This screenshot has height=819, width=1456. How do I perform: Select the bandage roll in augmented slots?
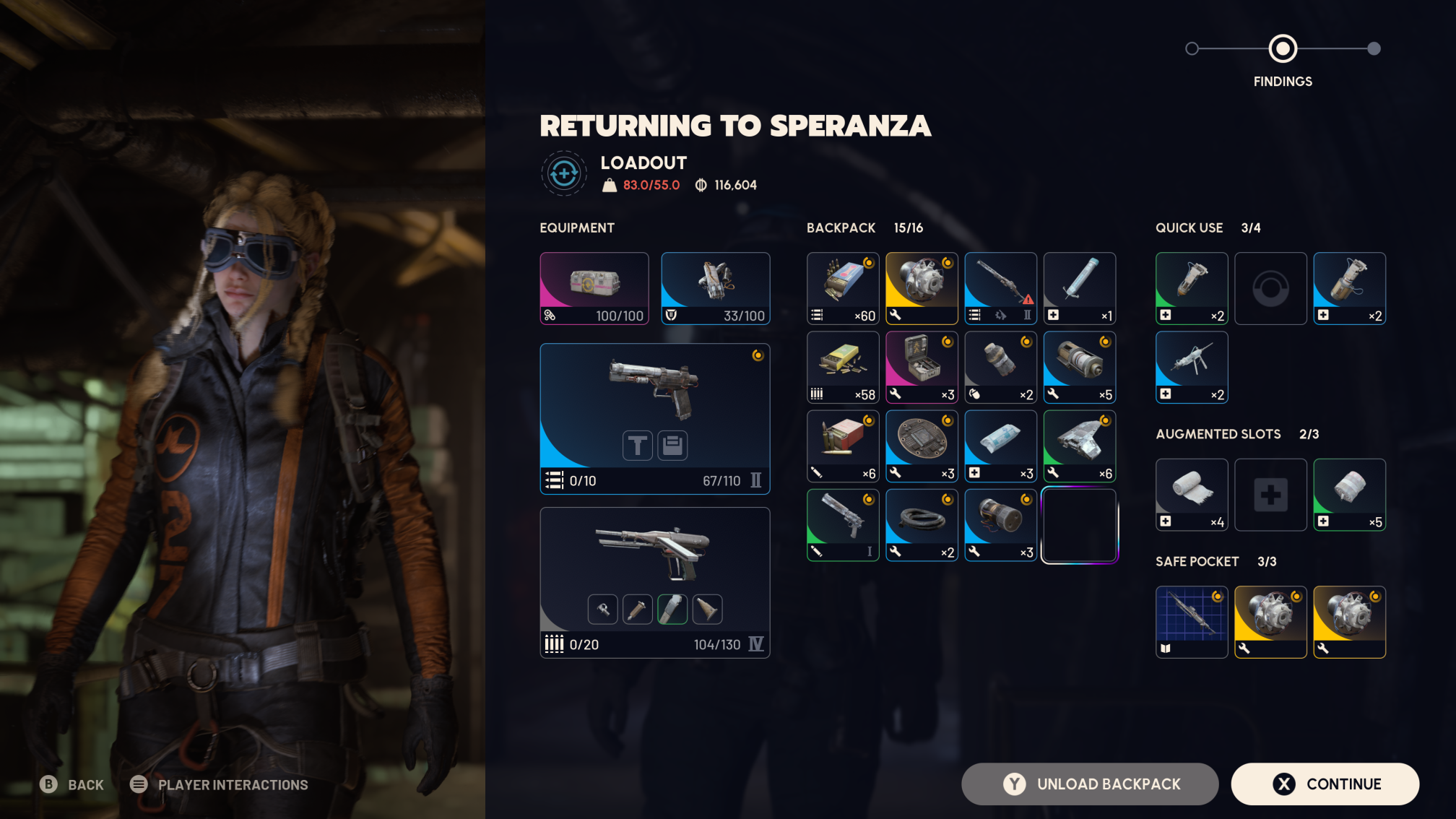coord(1192,494)
